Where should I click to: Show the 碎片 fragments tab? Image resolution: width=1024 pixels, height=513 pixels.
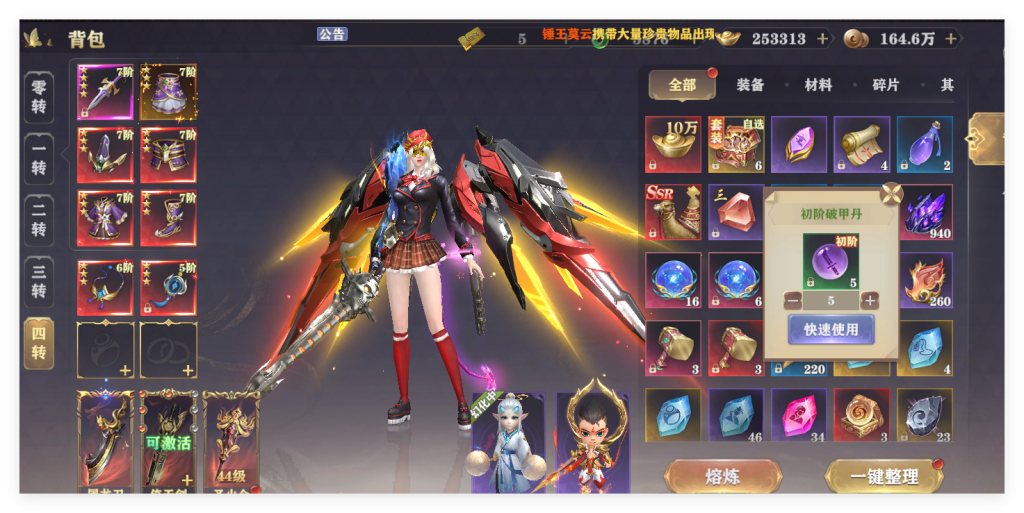[886, 85]
